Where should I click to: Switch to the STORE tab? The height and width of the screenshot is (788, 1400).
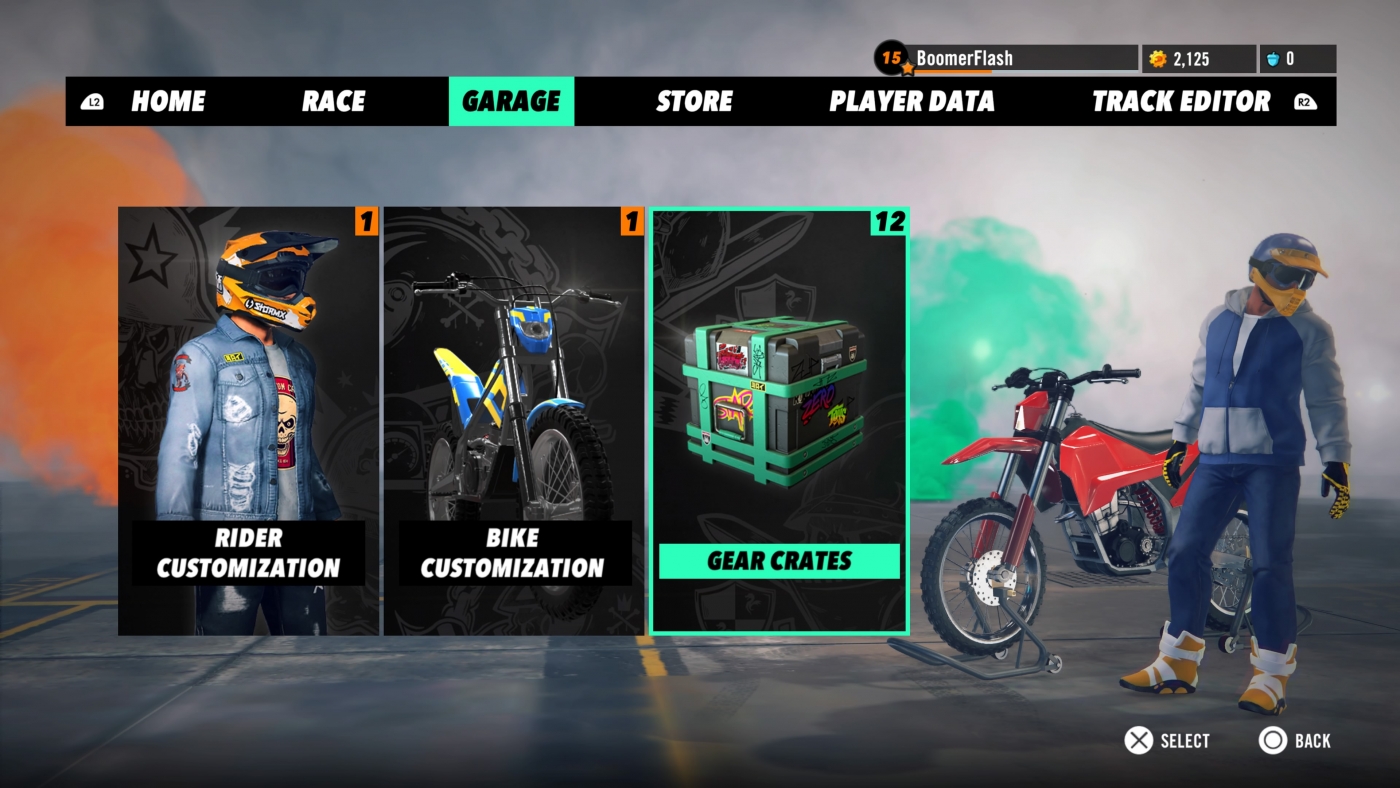pos(694,101)
